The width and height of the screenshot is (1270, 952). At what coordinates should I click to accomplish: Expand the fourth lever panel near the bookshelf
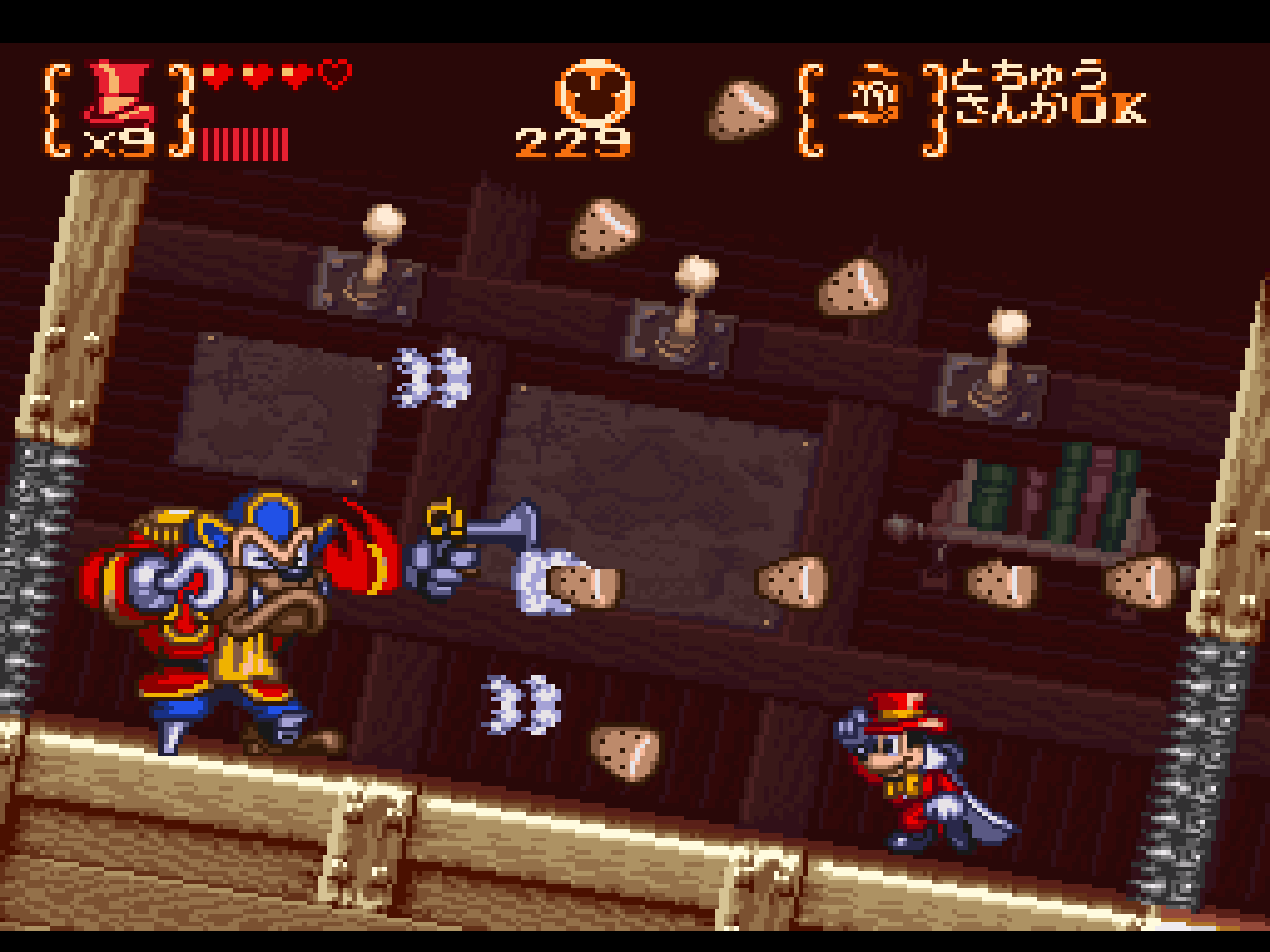point(997,382)
